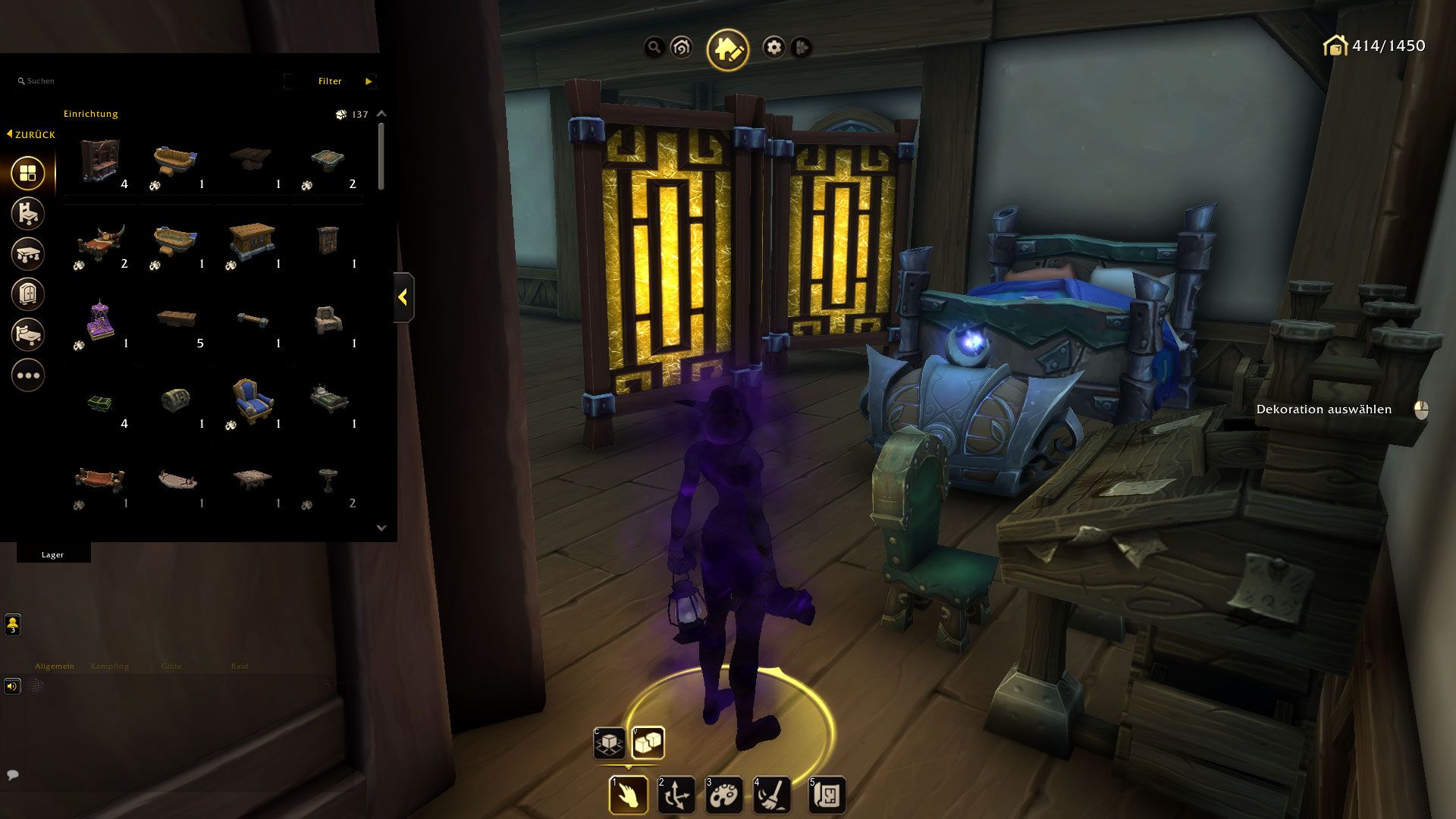Activate the hand selection tool
The width and height of the screenshot is (1456, 819).
628,795
